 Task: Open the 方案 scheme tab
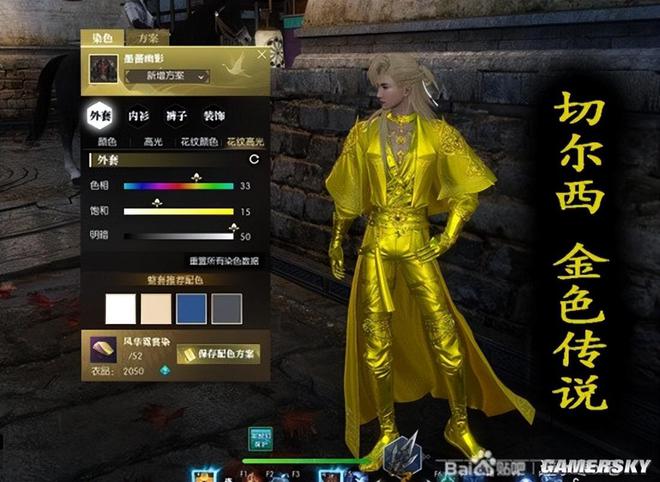(x=148, y=38)
